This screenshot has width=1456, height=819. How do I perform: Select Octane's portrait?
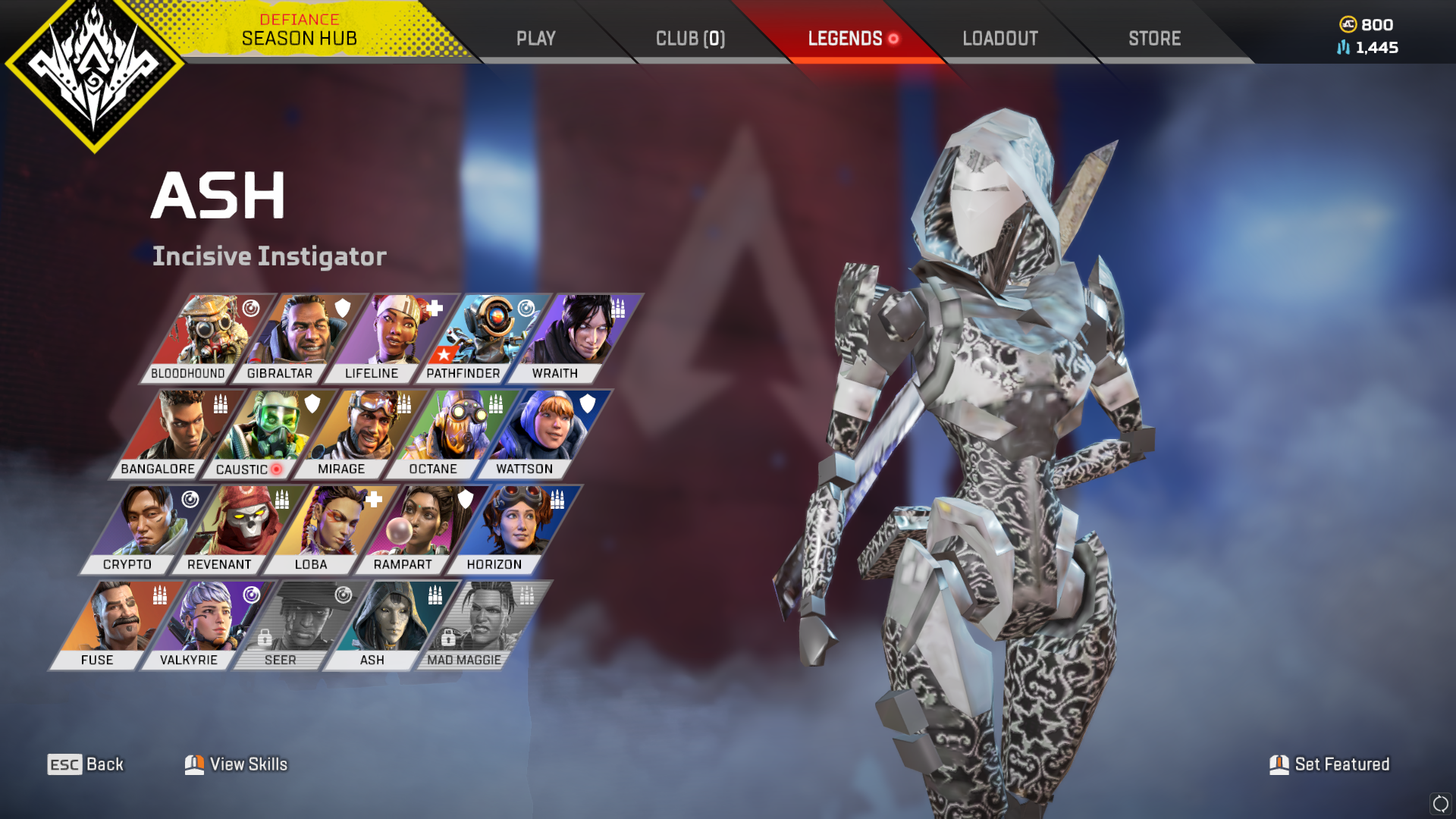[449, 433]
